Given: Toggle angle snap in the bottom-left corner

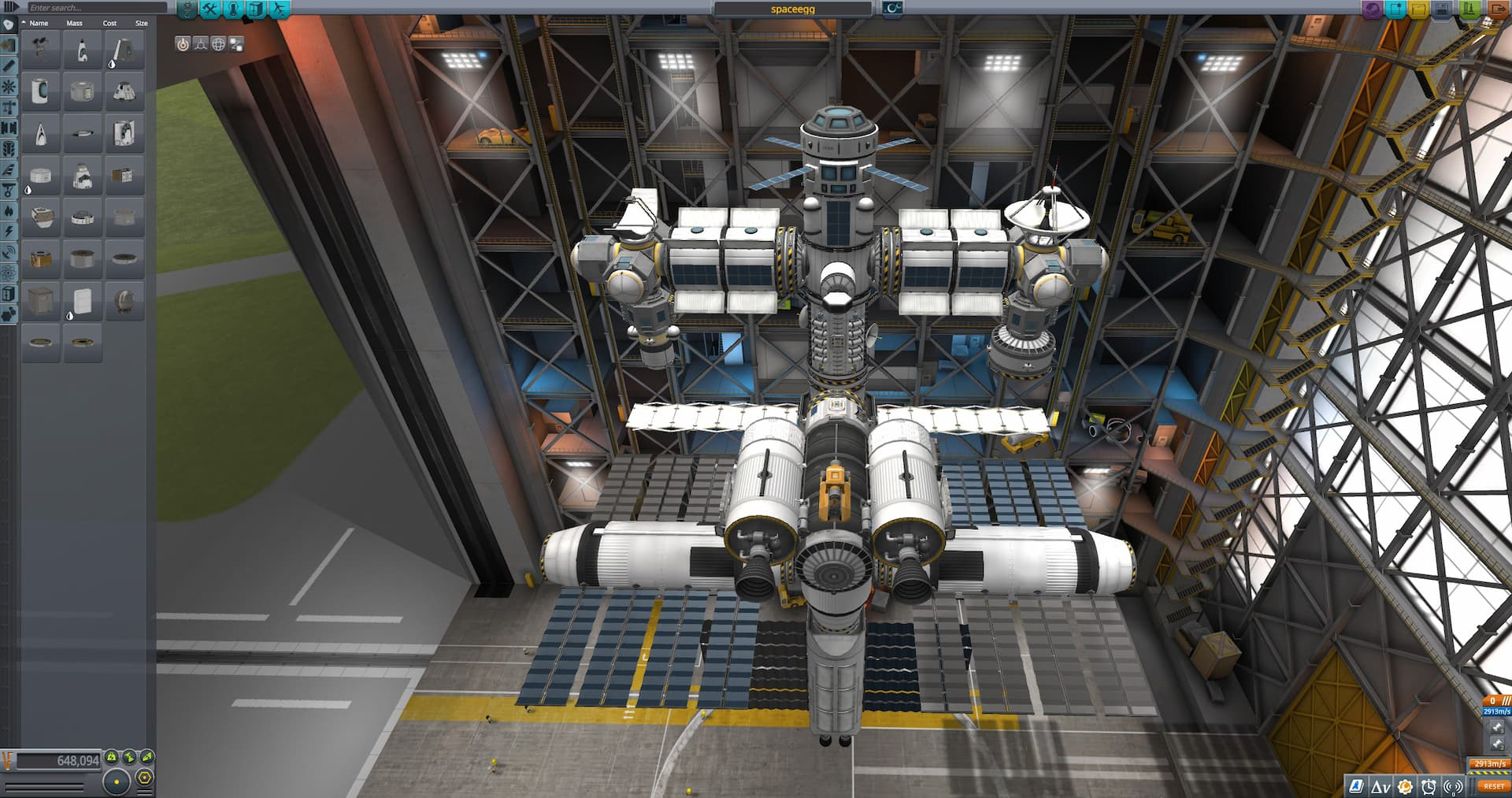Looking at the screenshot, I should pos(143,779).
